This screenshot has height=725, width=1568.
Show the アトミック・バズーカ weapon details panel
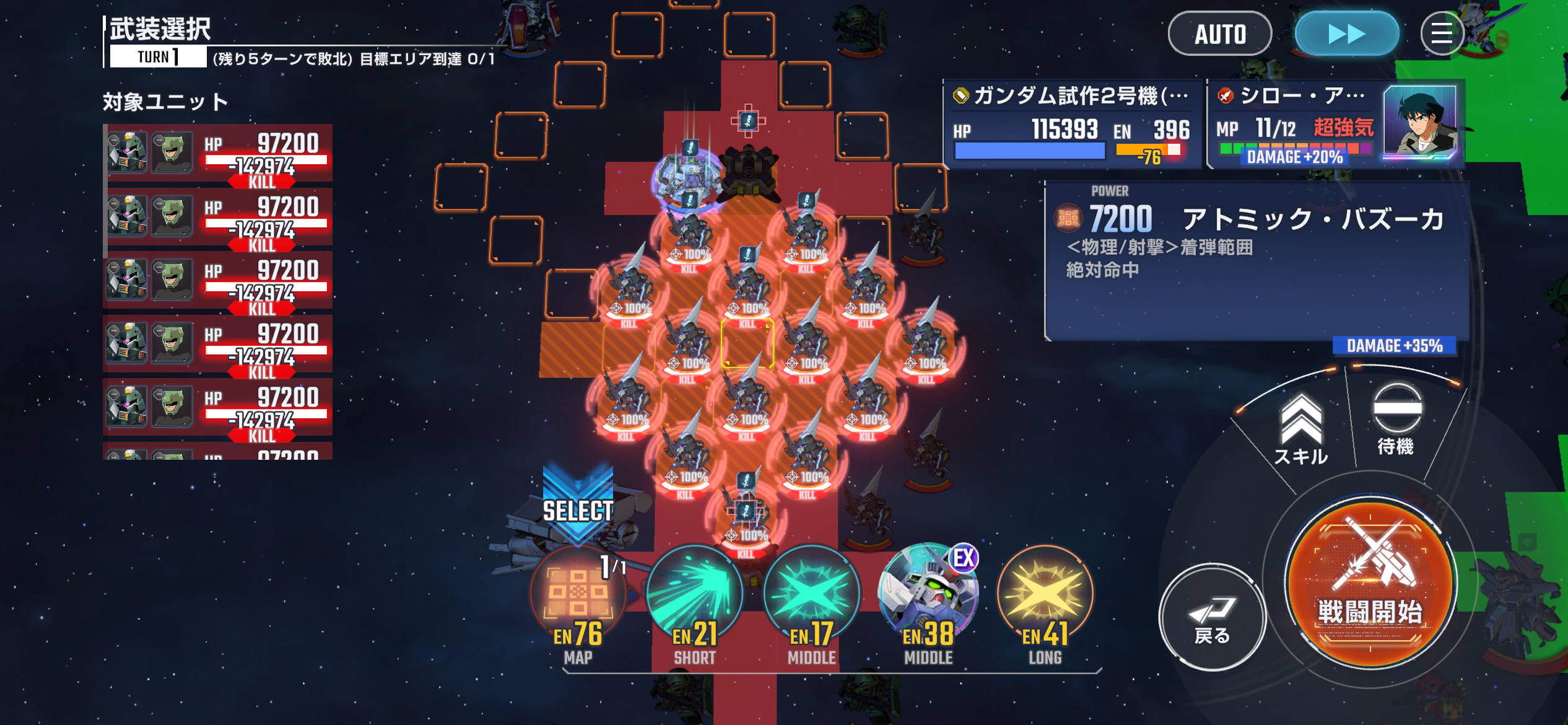pos(1256,260)
